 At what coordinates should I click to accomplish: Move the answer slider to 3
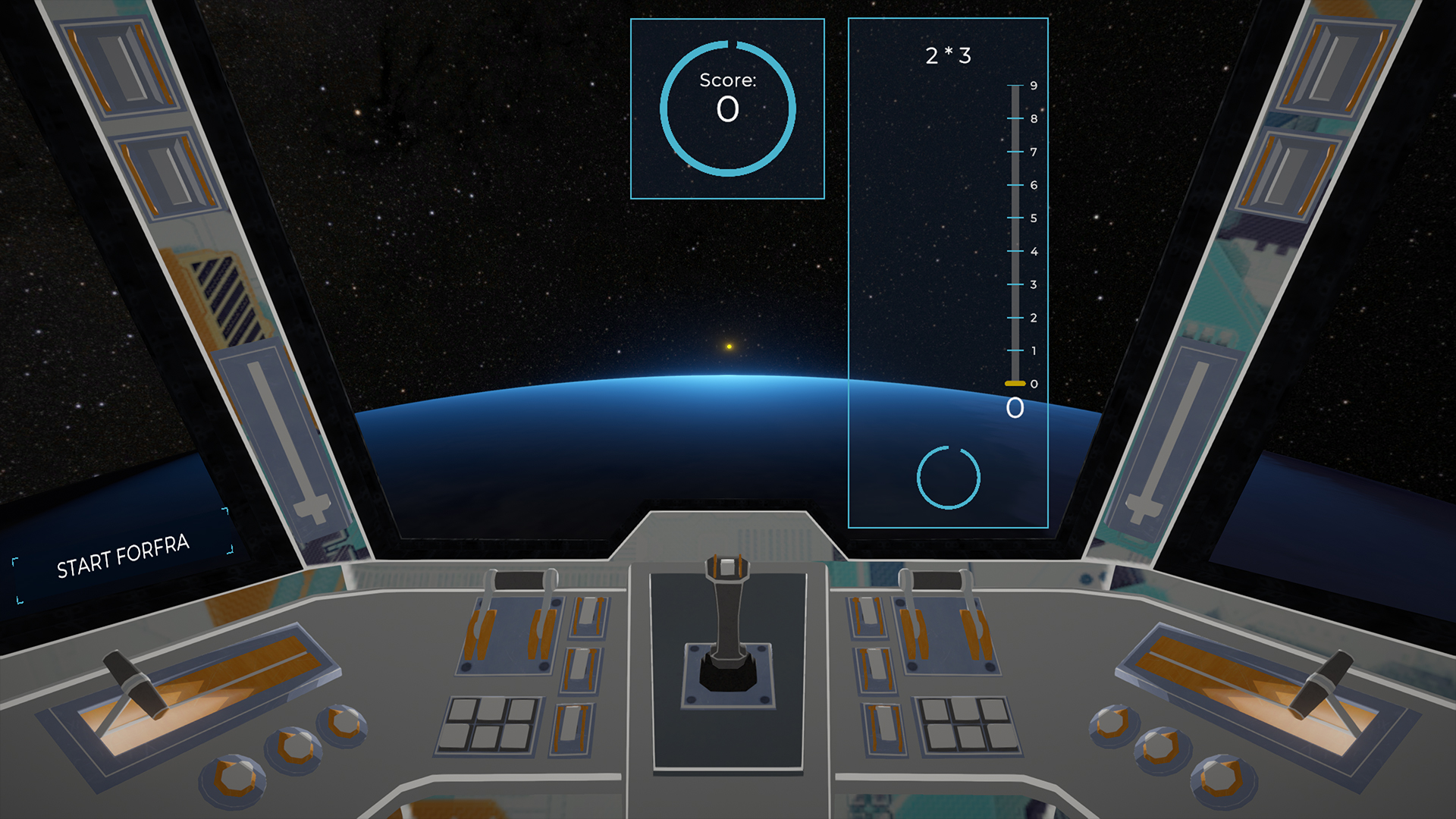point(1015,284)
